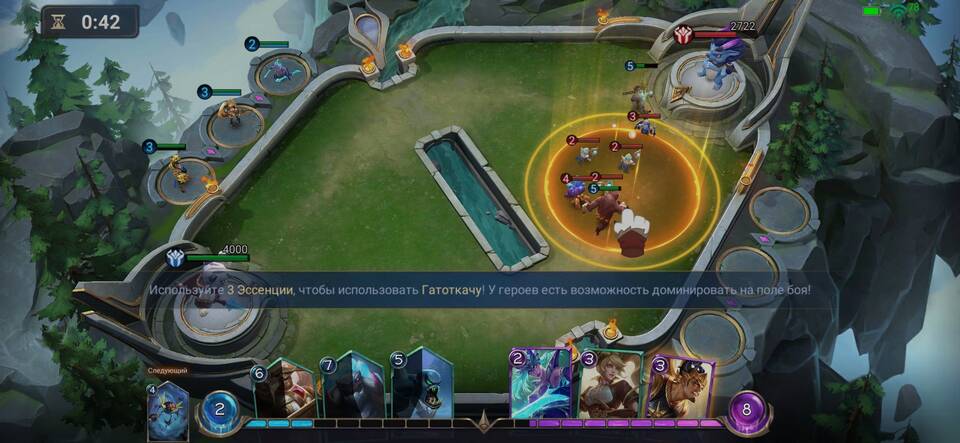Viewport: 960px width, 443px height.
Task: Tap the purple essence orb showing 8
Action: (x=747, y=410)
